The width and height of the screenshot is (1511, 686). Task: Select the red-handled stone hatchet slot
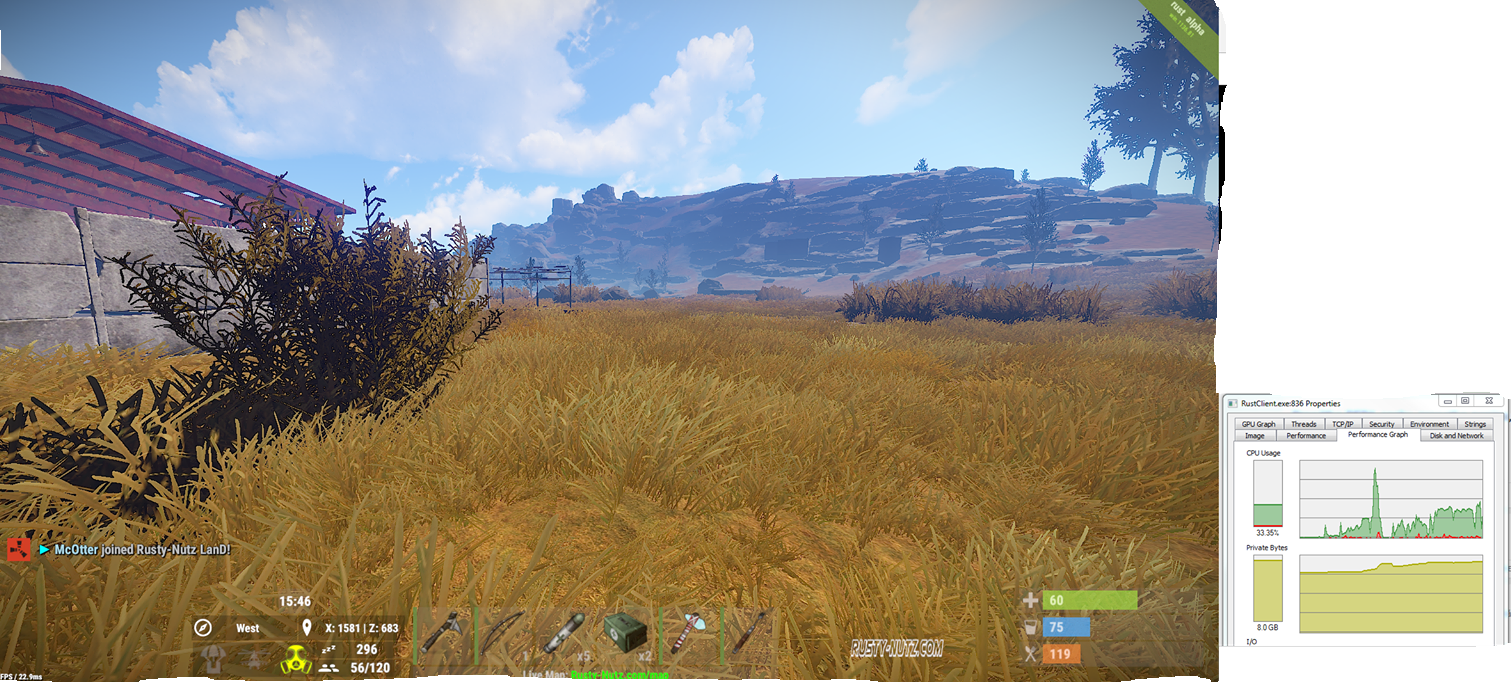[691, 634]
